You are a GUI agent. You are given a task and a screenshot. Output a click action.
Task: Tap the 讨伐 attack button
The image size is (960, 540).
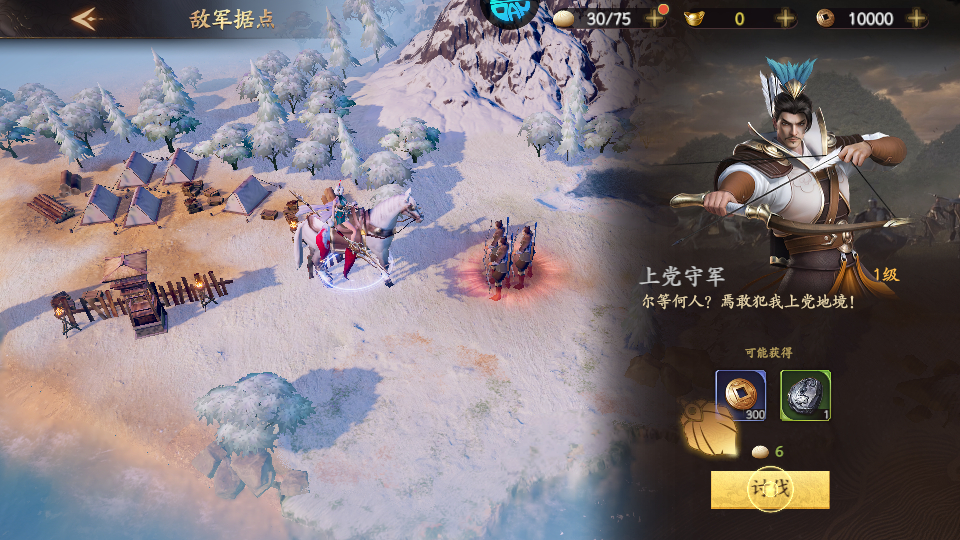point(770,489)
